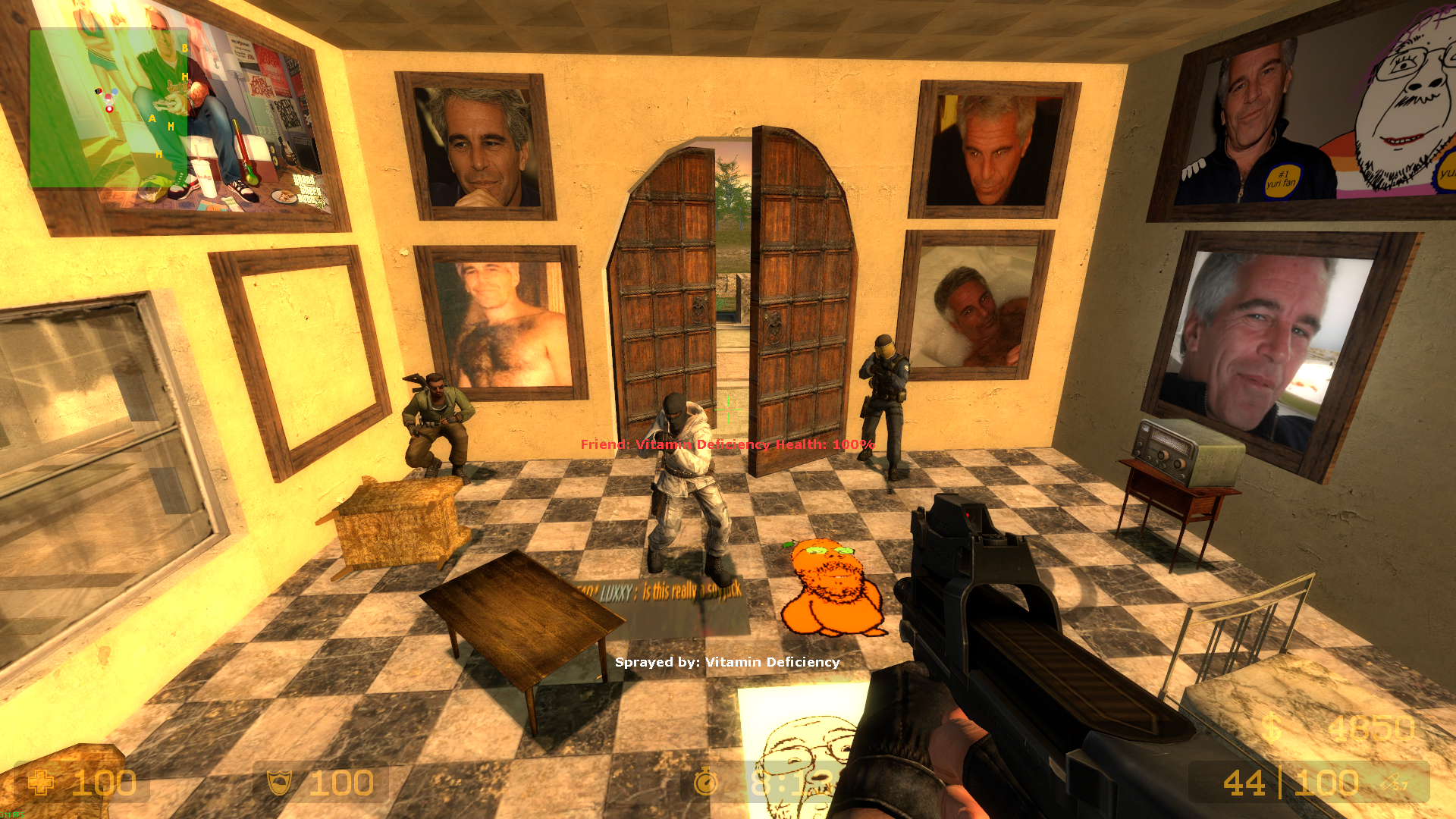The image size is (1456, 819).
Task: Click the radar minimap overlay
Action: tap(108, 108)
